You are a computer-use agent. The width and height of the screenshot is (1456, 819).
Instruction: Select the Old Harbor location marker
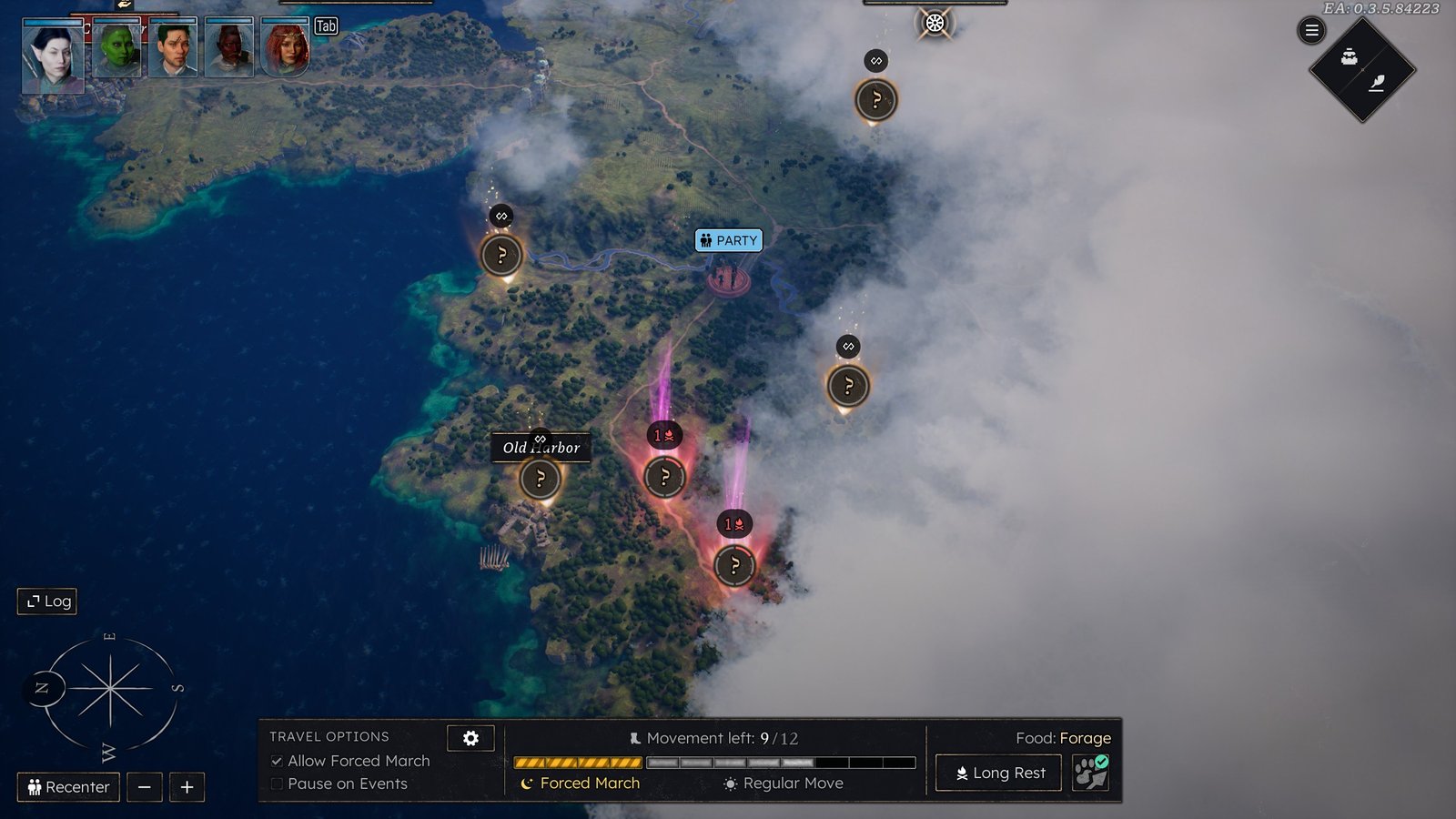pos(540,478)
